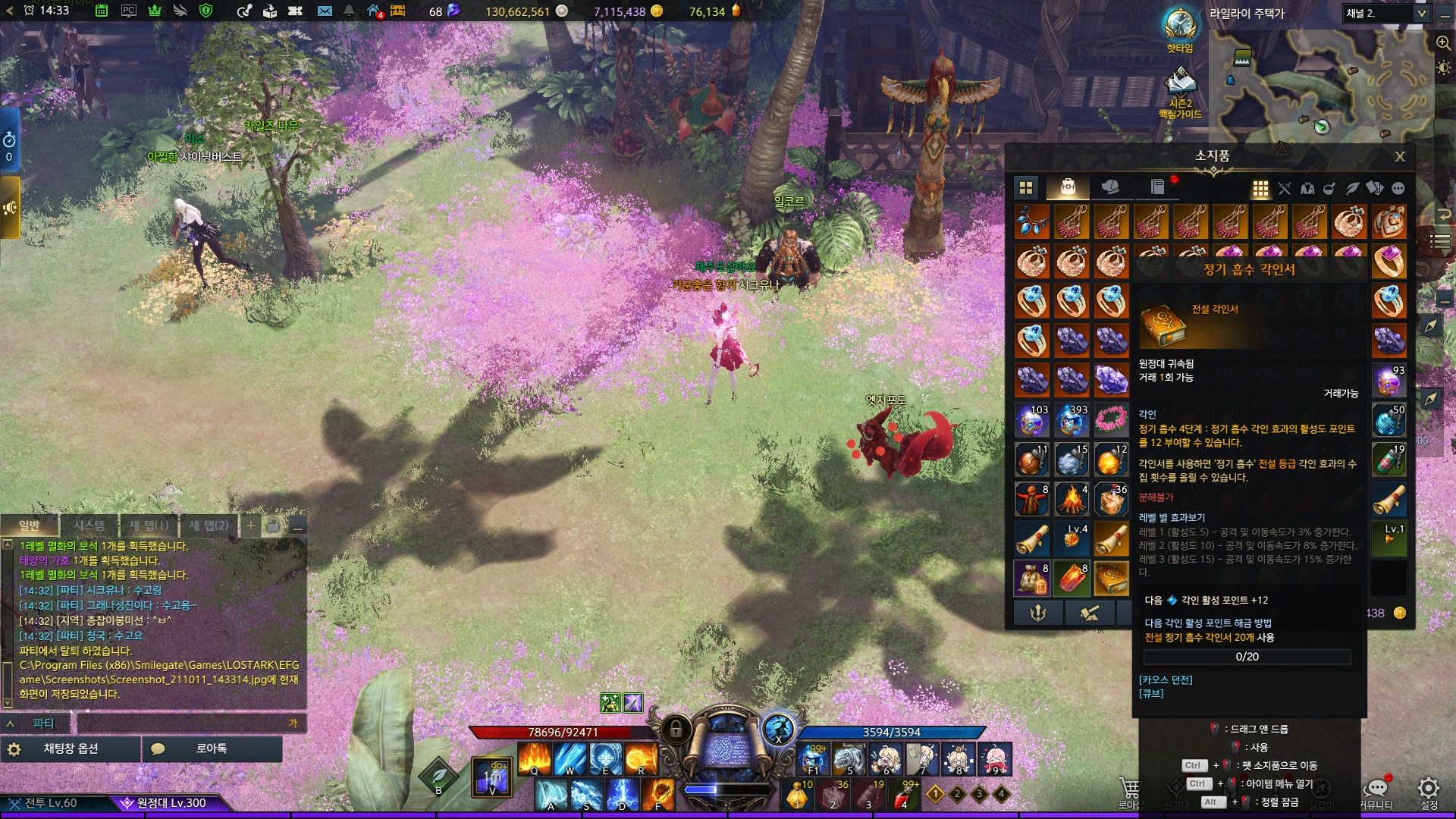Image resolution: width=1456 pixels, height=819 pixels.
Task: Select the pink flower wreath item
Action: pyautogui.click(x=1111, y=419)
